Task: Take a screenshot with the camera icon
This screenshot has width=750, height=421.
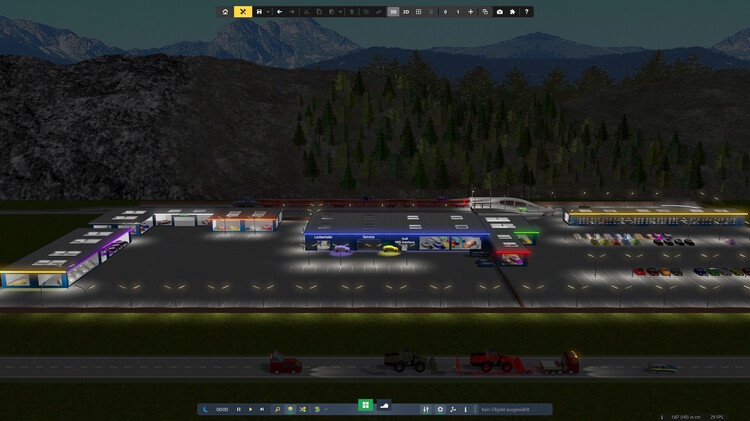Action: [x=500, y=12]
